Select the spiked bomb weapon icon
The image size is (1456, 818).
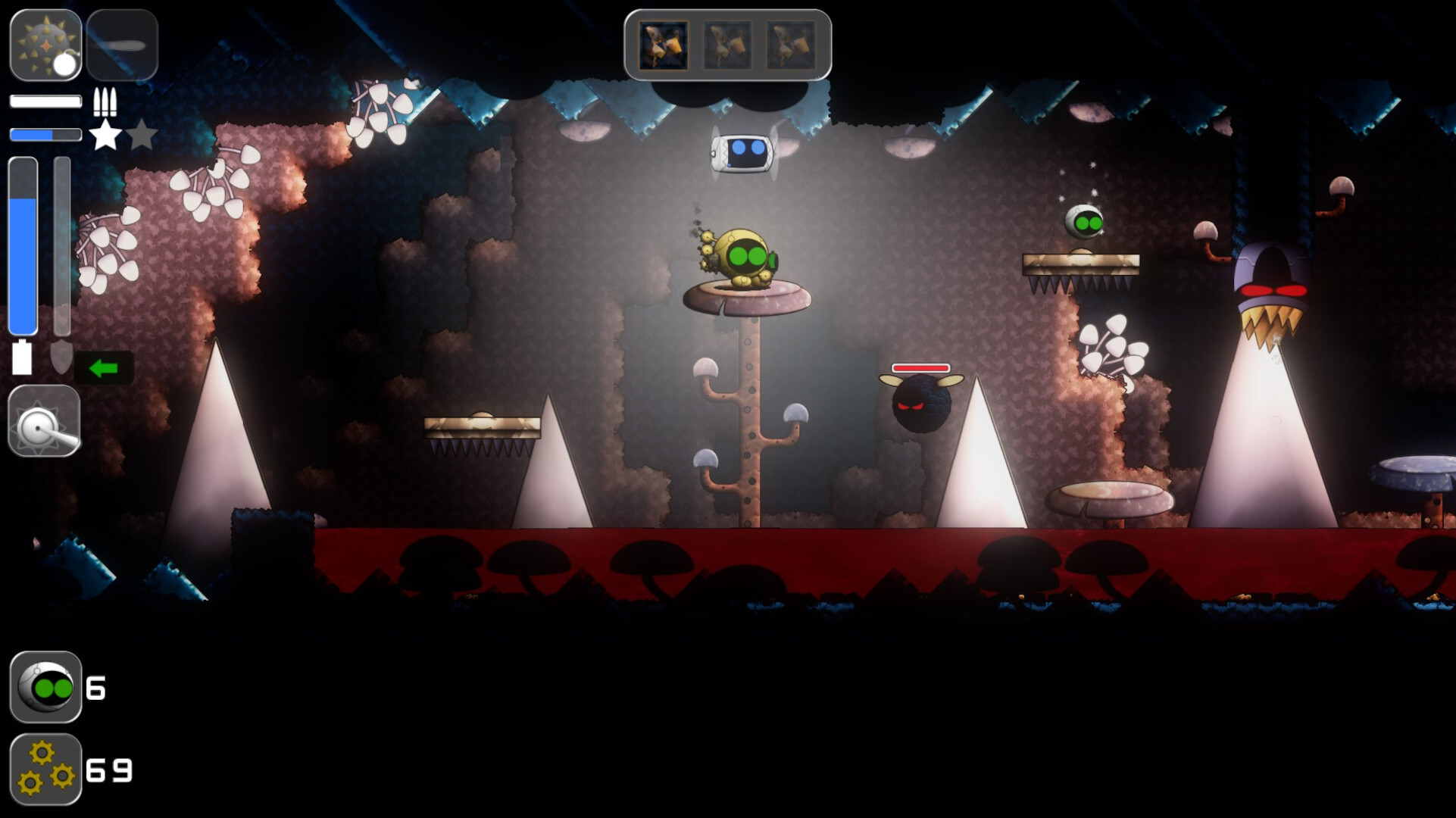(45, 45)
